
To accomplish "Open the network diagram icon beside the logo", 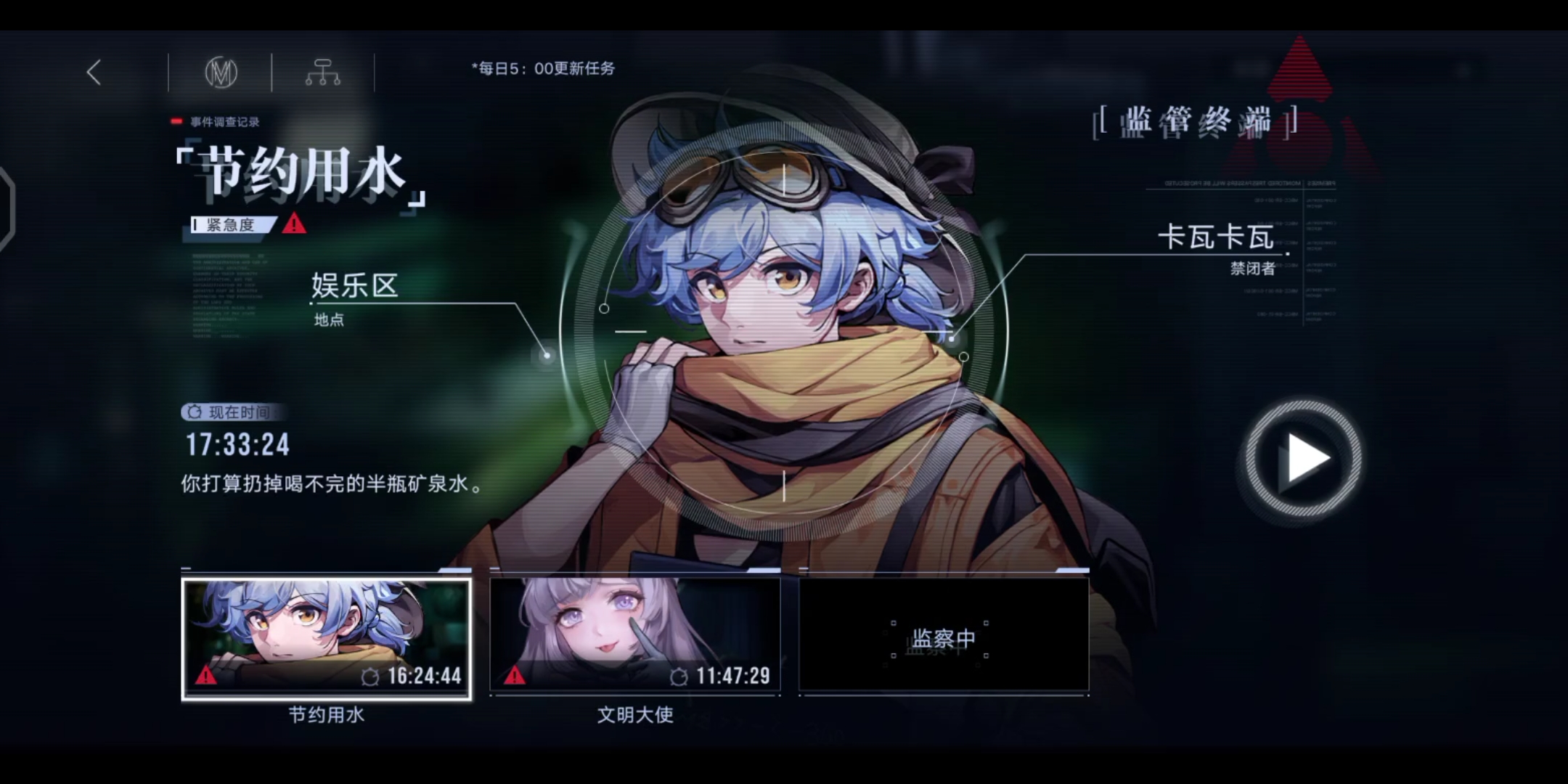I will [324, 73].
